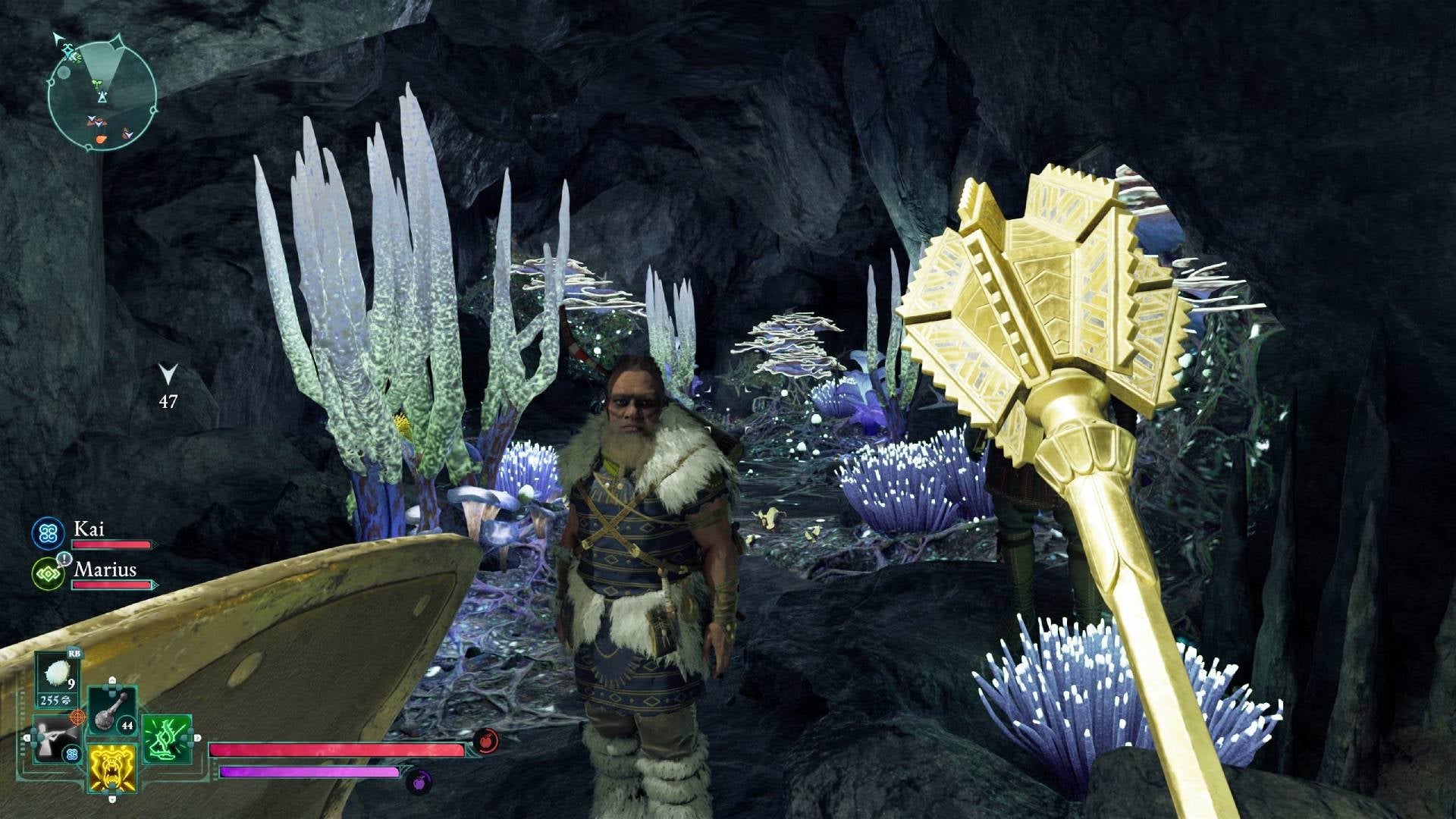Select companion Marius's portrait icon

point(49,574)
